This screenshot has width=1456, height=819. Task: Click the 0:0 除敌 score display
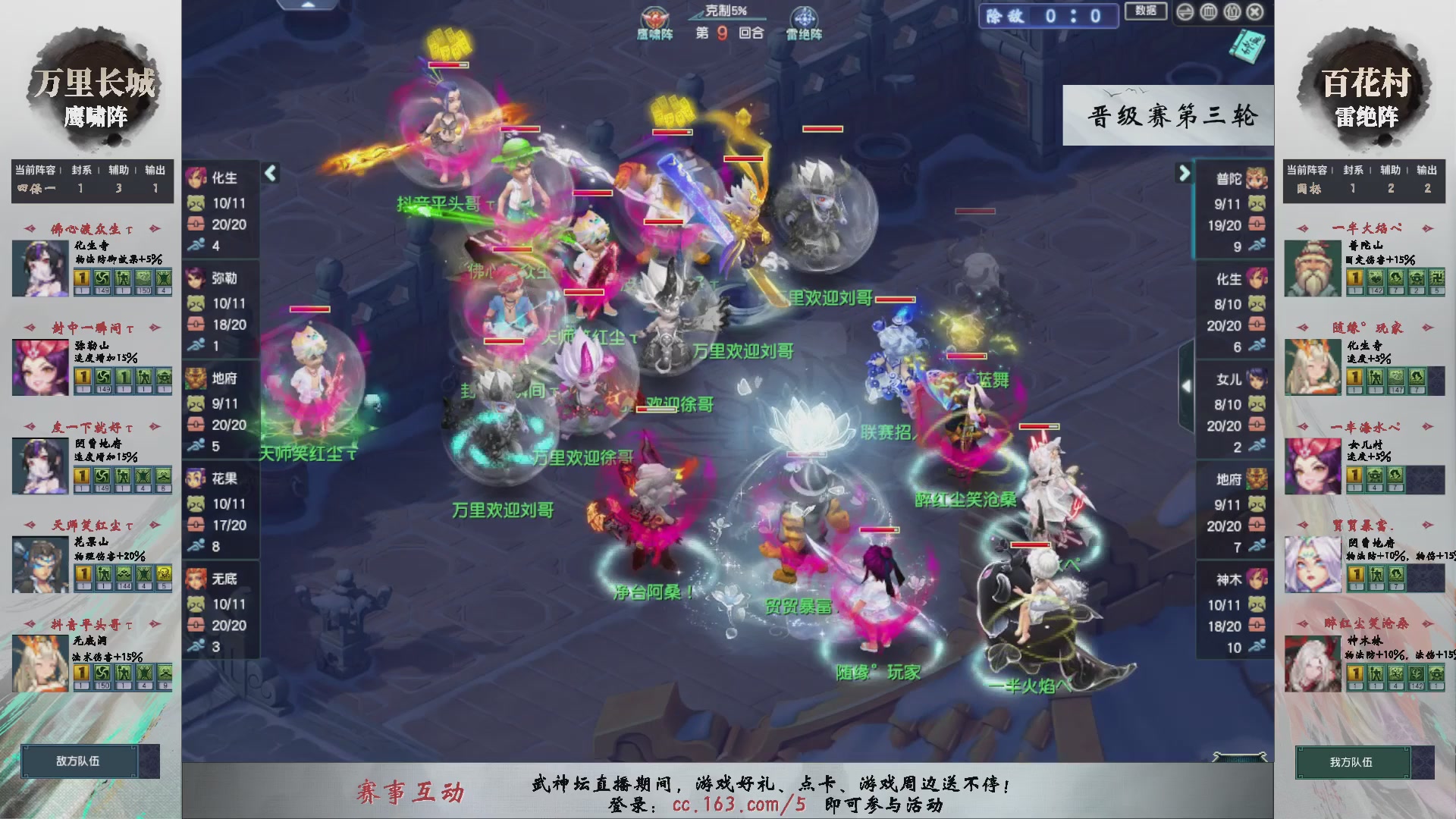click(x=1049, y=17)
